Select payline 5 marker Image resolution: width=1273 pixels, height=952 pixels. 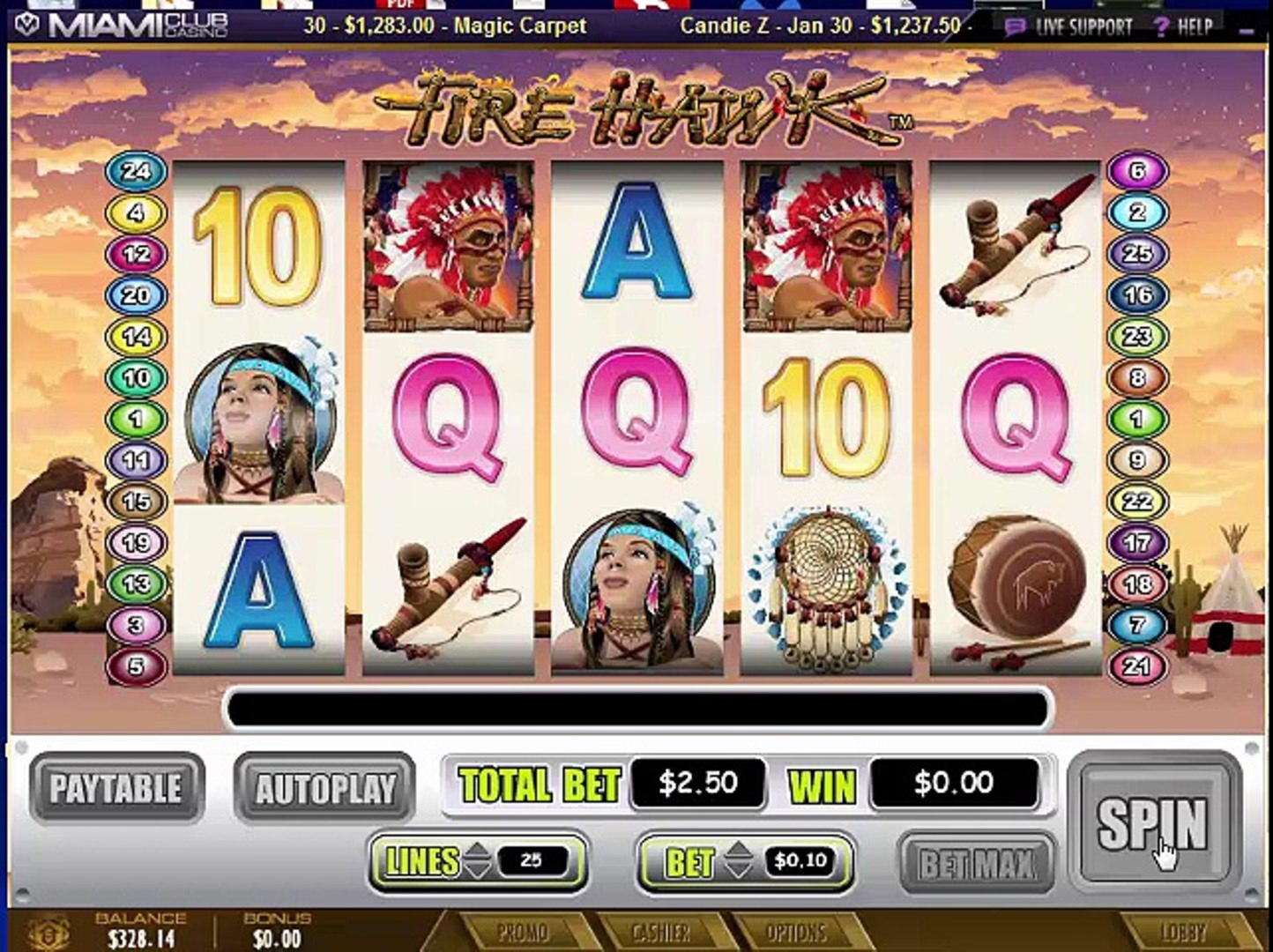(x=137, y=666)
